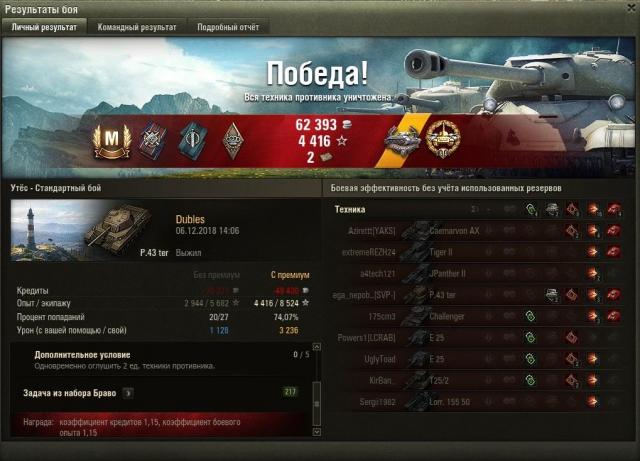Expand the Задача из набора Браво arrow
Screen dimensions: 640x461
click(127, 393)
